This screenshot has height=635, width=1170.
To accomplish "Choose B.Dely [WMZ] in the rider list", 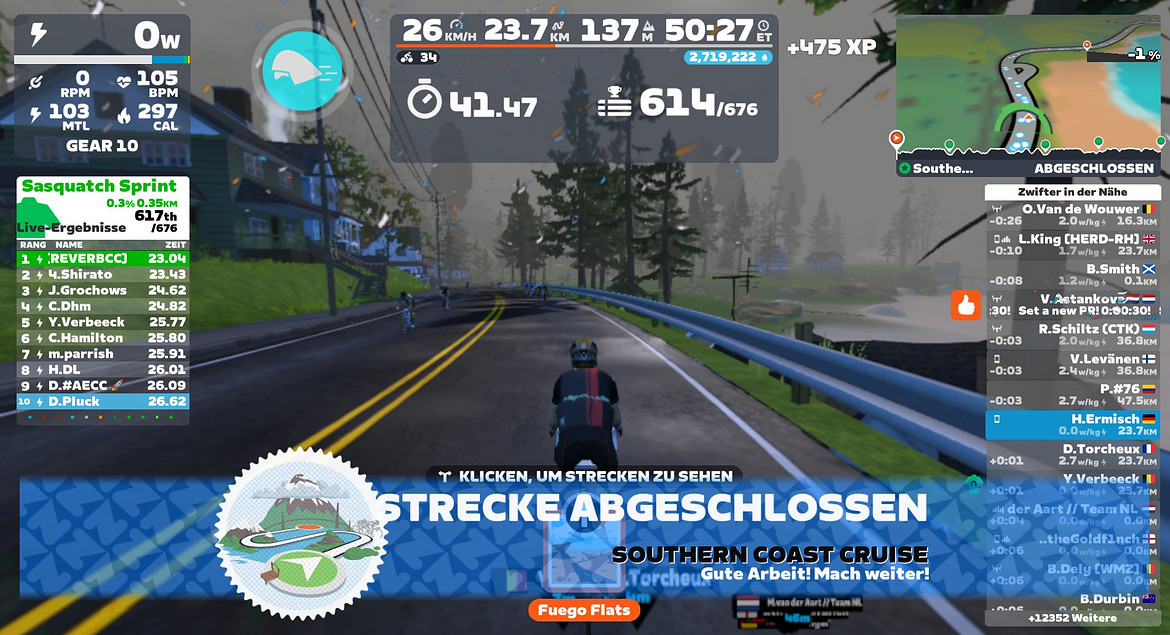I will tap(1073, 575).
